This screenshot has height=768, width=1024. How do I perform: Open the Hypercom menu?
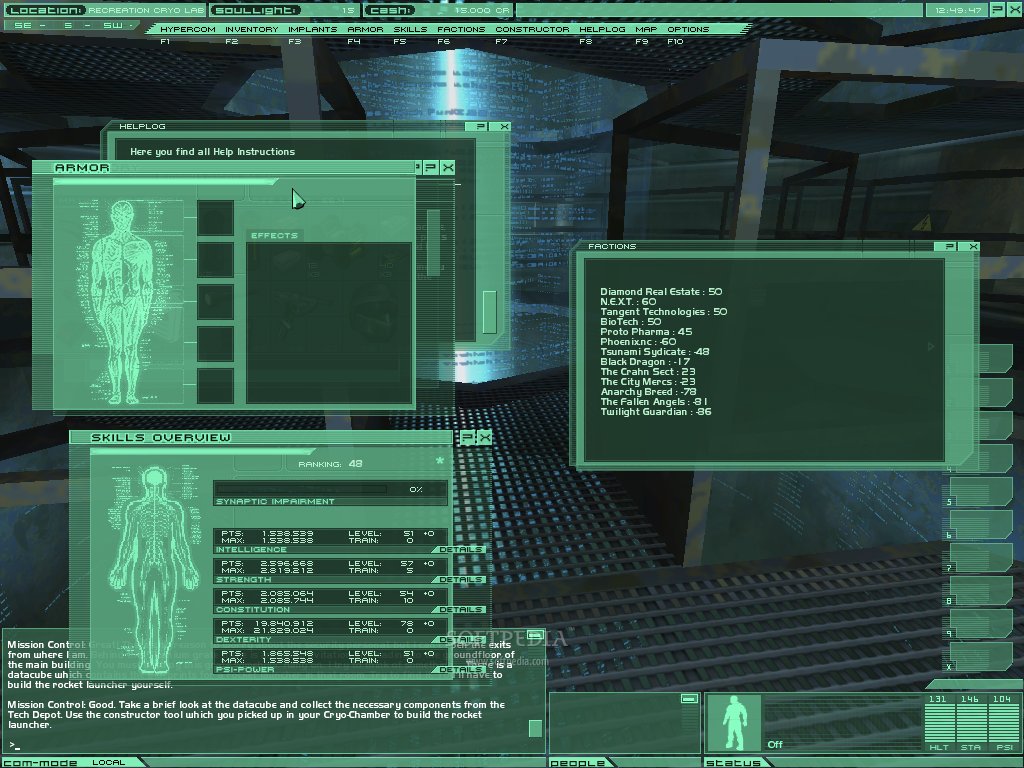pos(187,29)
